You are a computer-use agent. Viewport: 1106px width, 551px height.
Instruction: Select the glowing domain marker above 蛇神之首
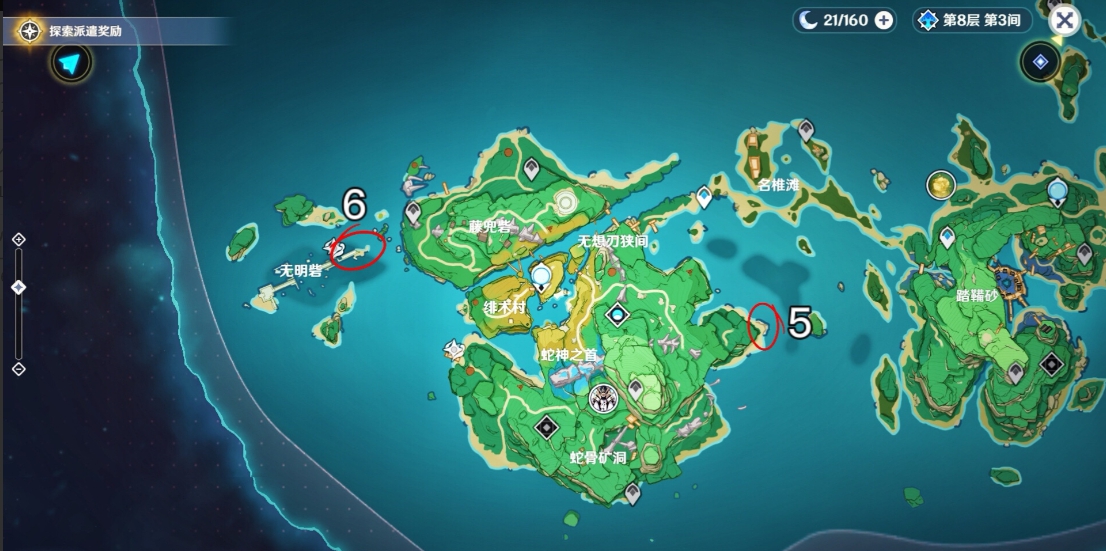click(x=618, y=315)
